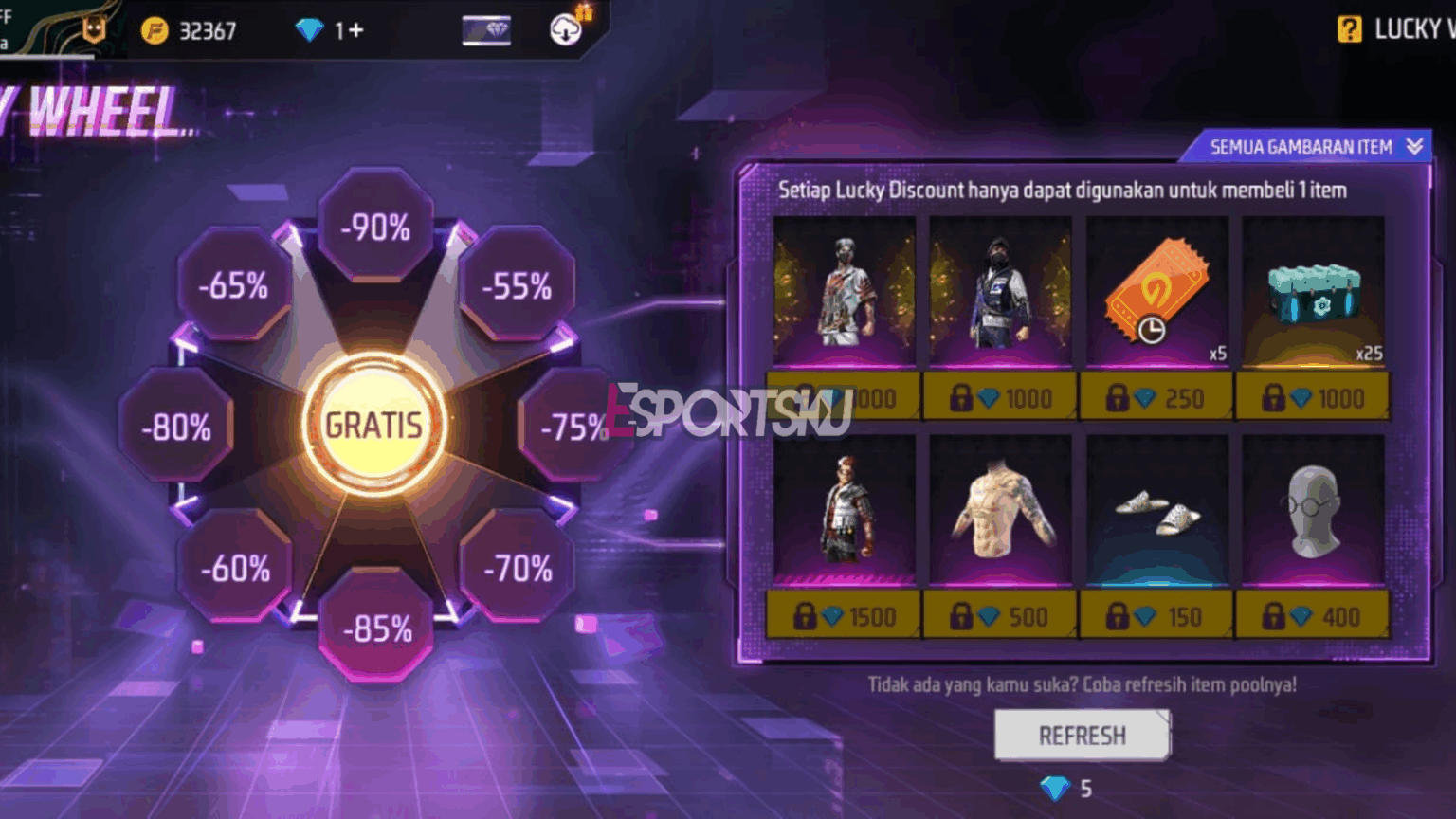Open the membership card icon in top bar
This screenshot has width=1456, height=819.
click(x=488, y=29)
